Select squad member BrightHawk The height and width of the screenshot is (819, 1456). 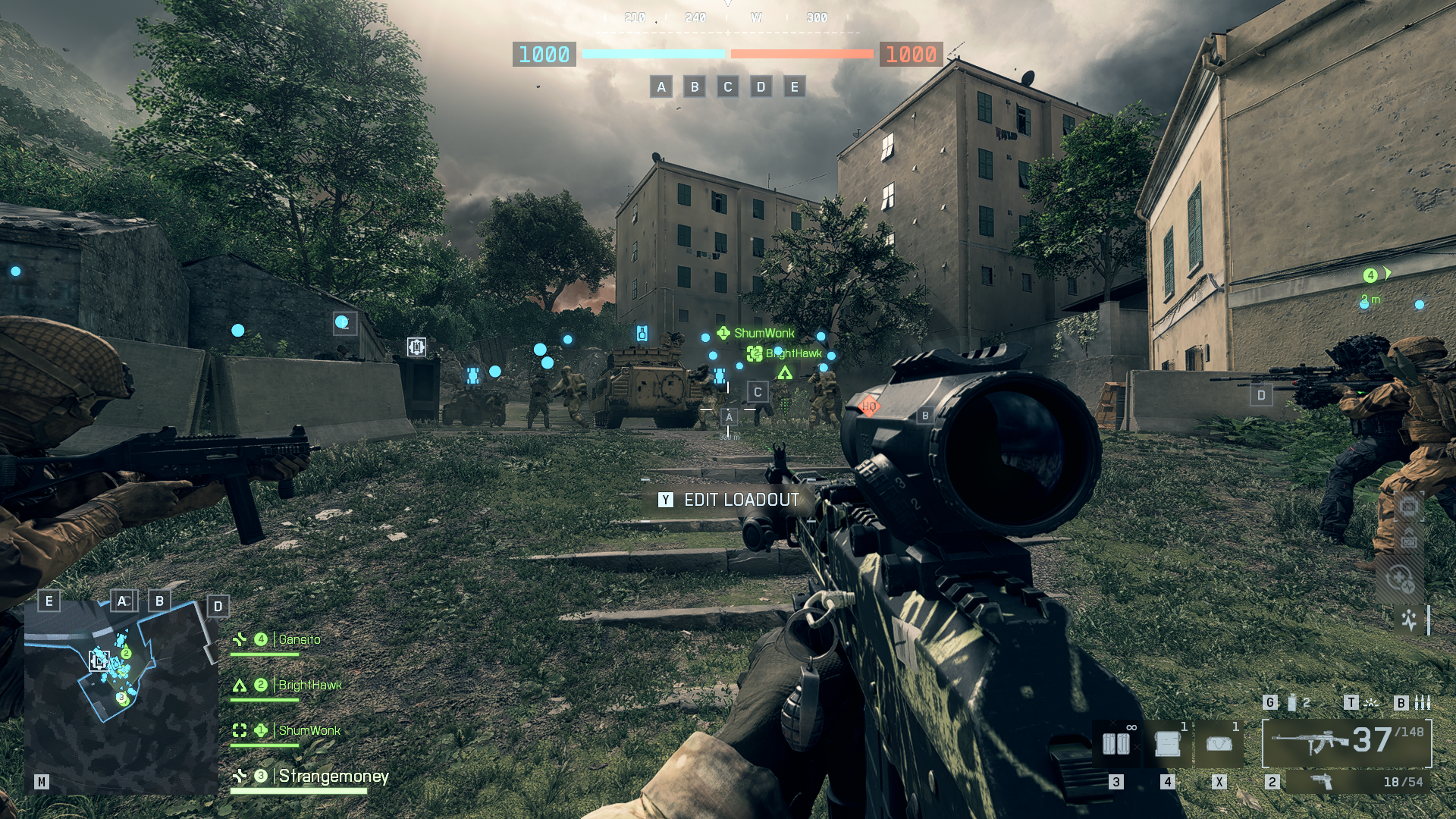tap(309, 686)
